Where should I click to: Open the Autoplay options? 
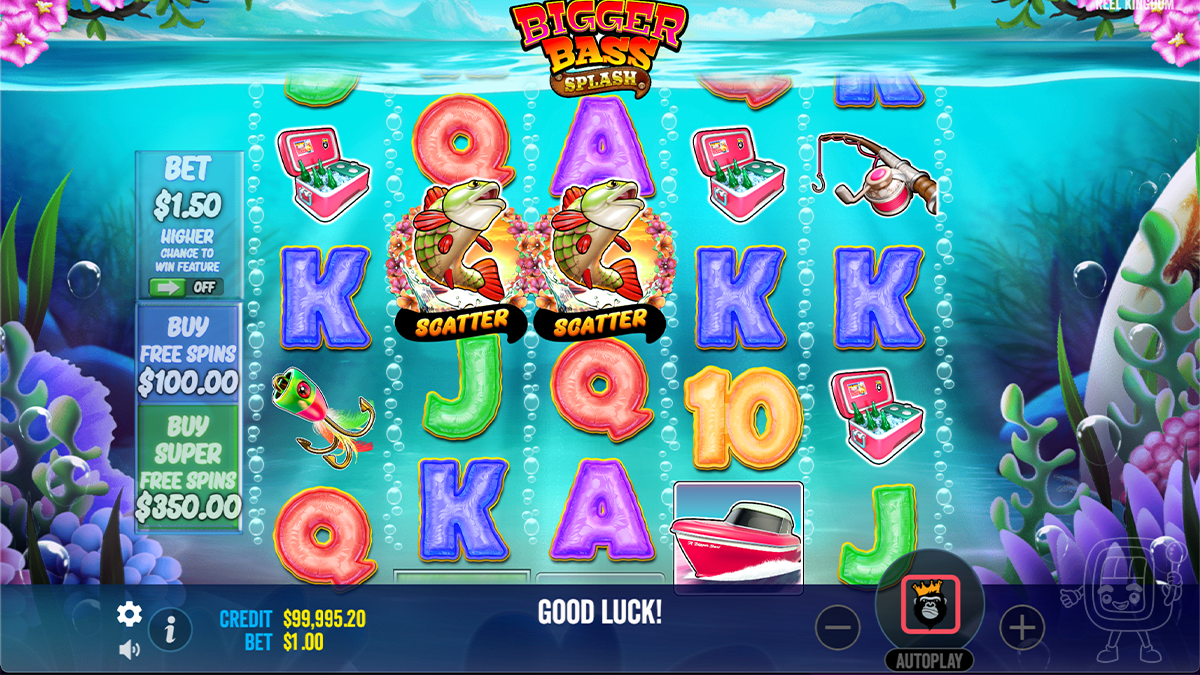click(x=929, y=660)
